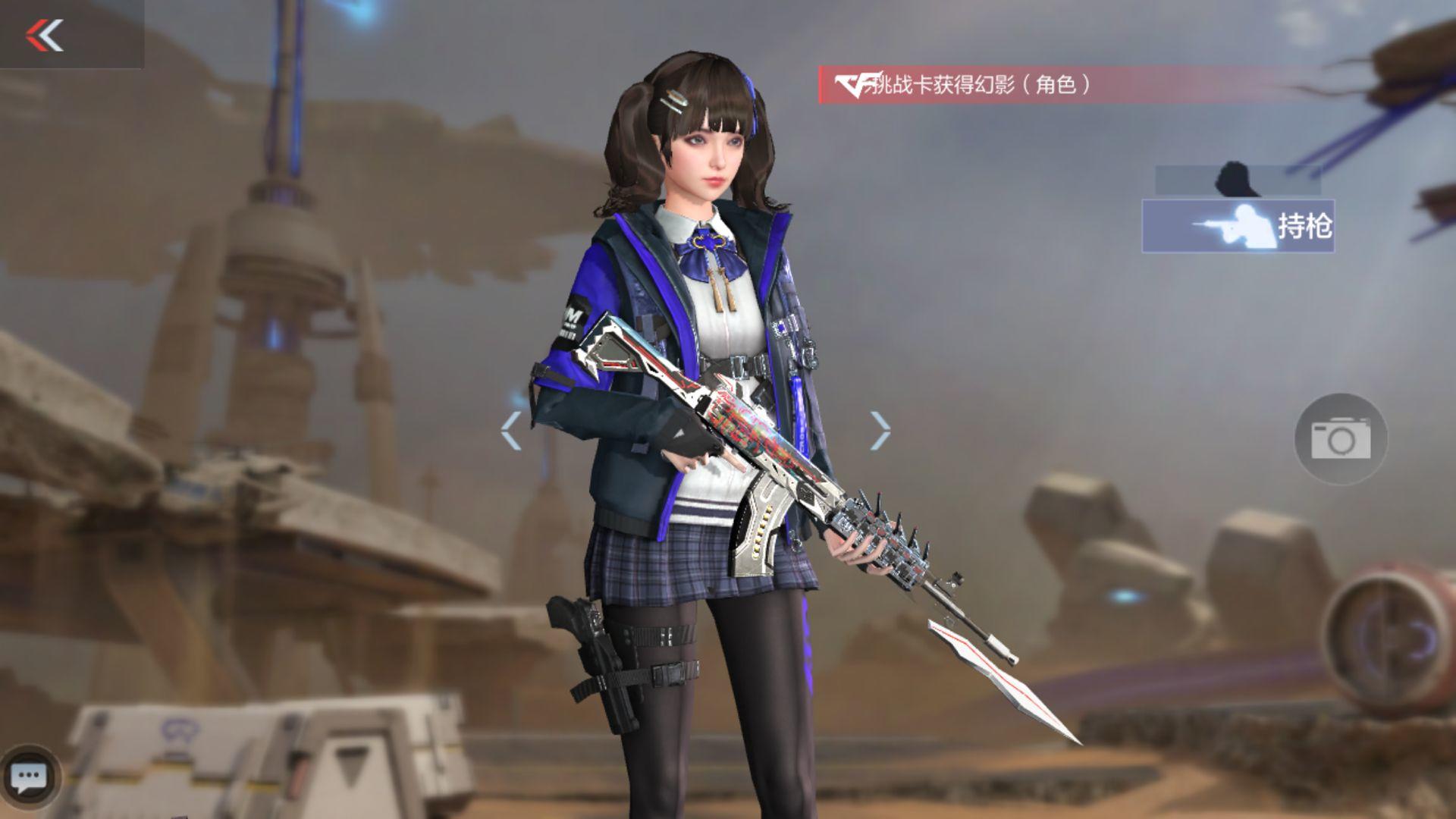Screen dimensions: 1456x819
Task: Click the red double-chevron navigation icon
Action: point(45,36)
